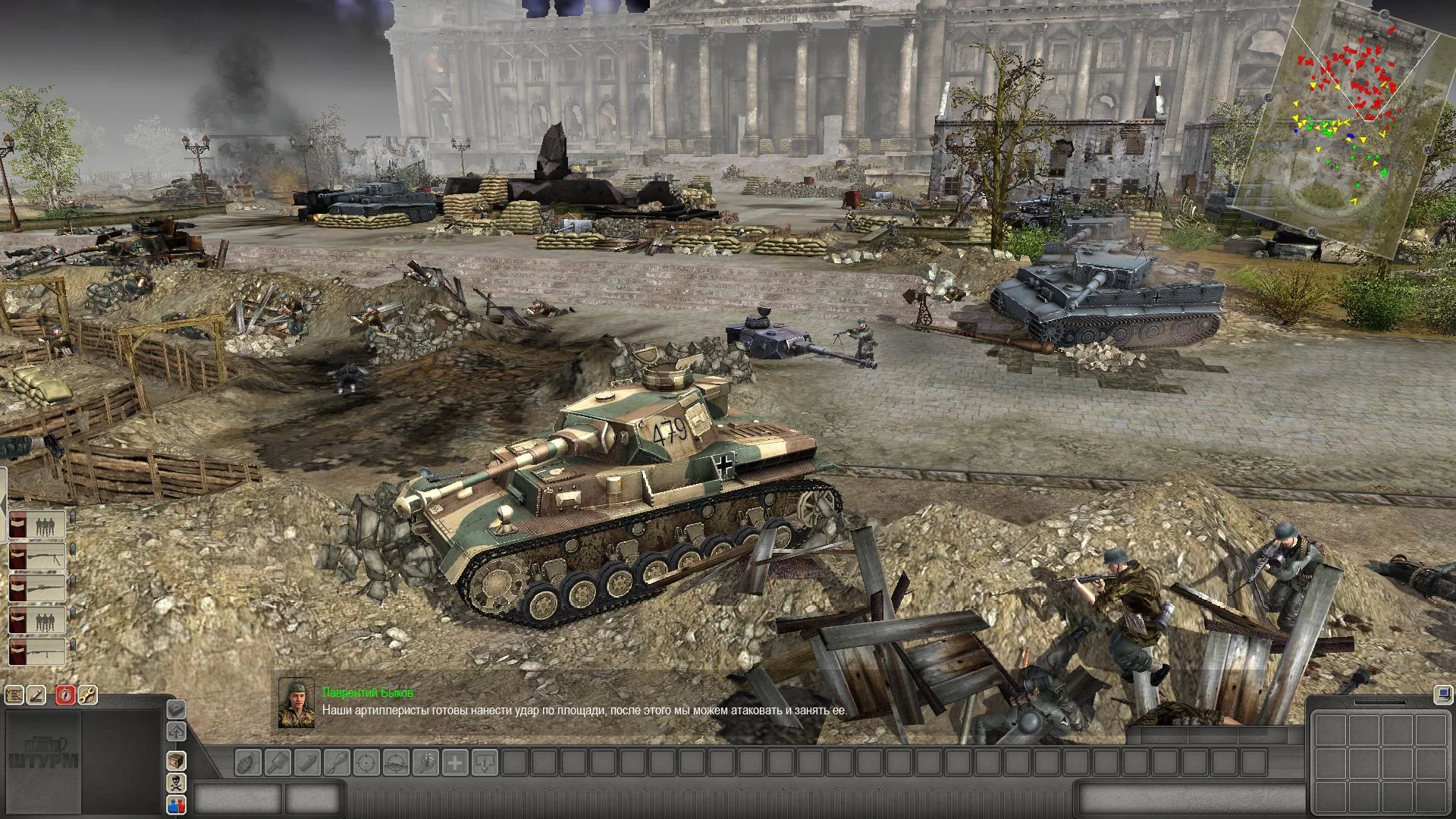
Task: Open the wrench and spanner settings icon
Action: [x=87, y=695]
